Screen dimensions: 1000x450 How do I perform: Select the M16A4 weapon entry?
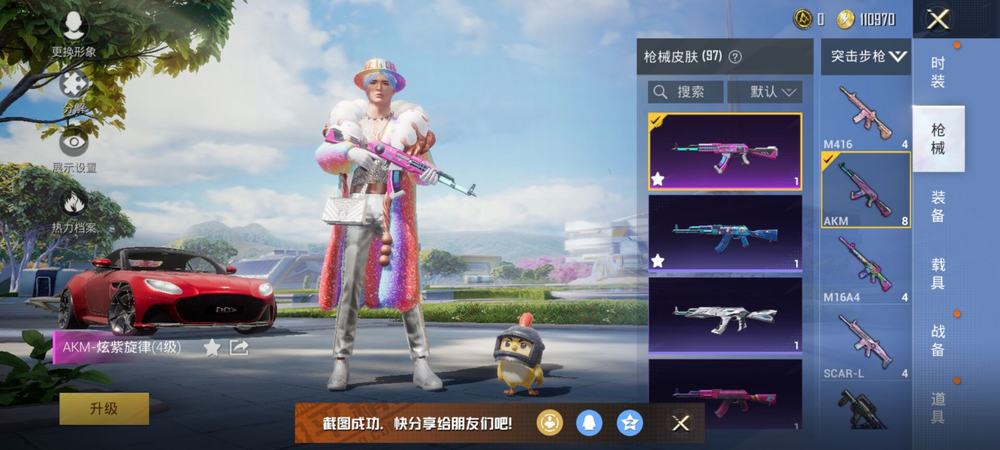(x=865, y=268)
